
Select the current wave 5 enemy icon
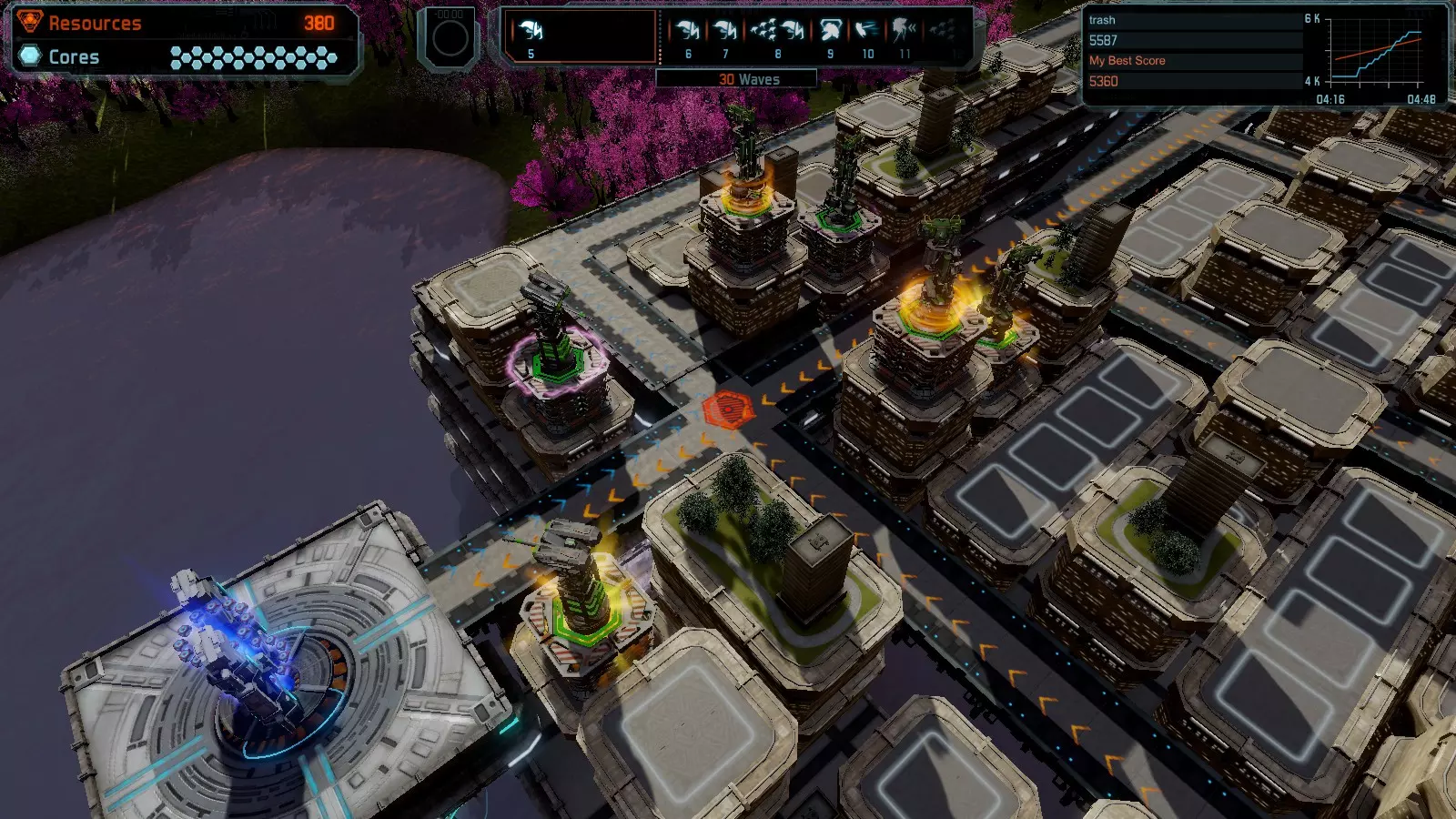click(531, 32)
